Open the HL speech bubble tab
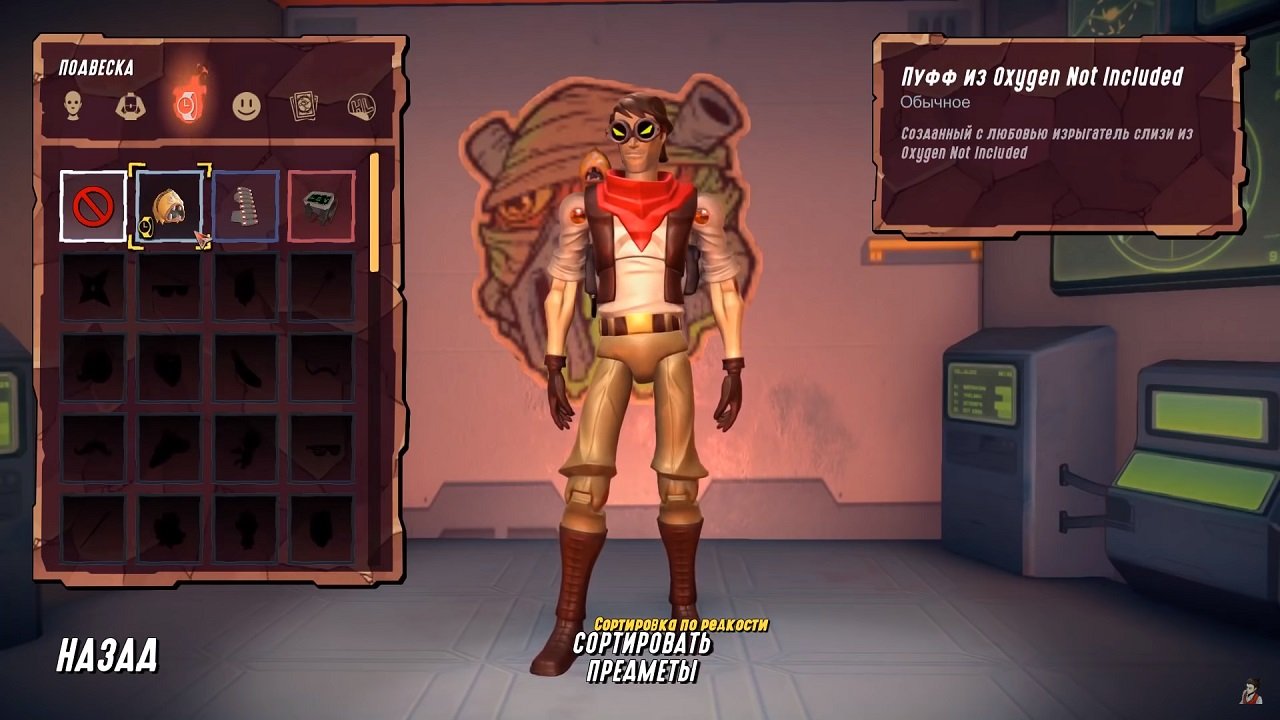This screenshot has height=720, width=1280. (361, 106)
